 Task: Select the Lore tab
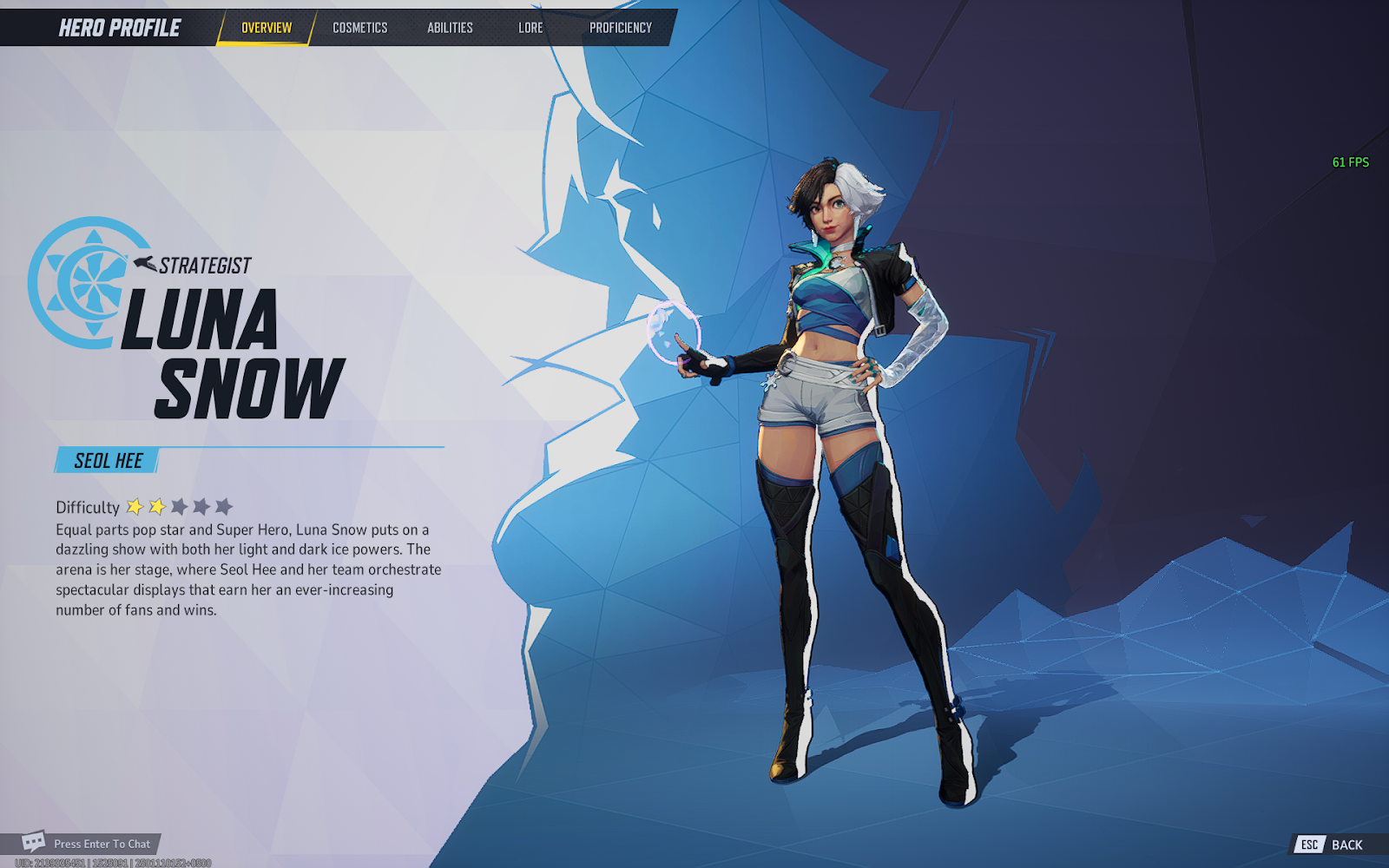pos(530,28)
